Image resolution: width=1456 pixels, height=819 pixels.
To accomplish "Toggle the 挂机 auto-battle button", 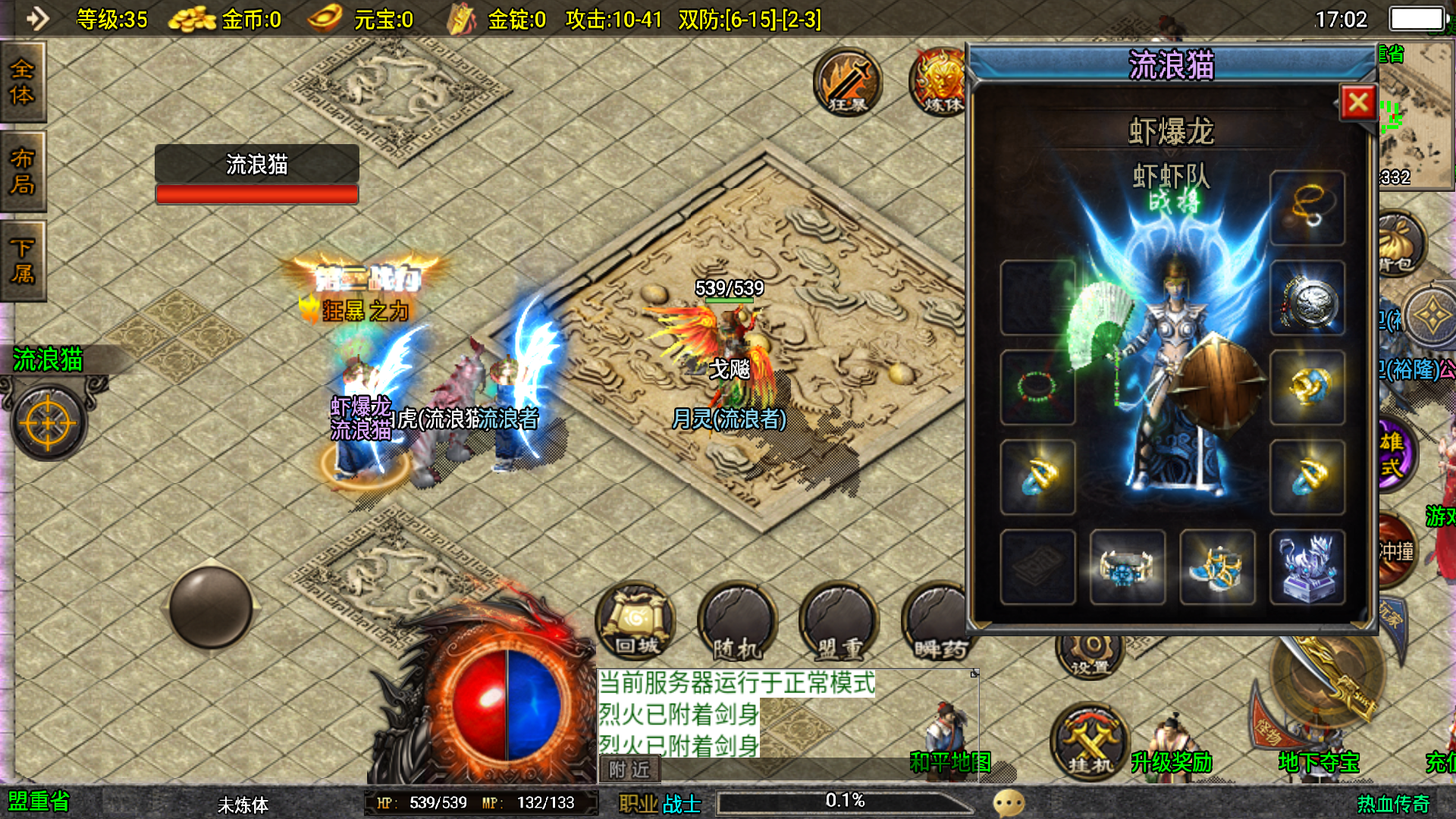I will coord(1089,743).
